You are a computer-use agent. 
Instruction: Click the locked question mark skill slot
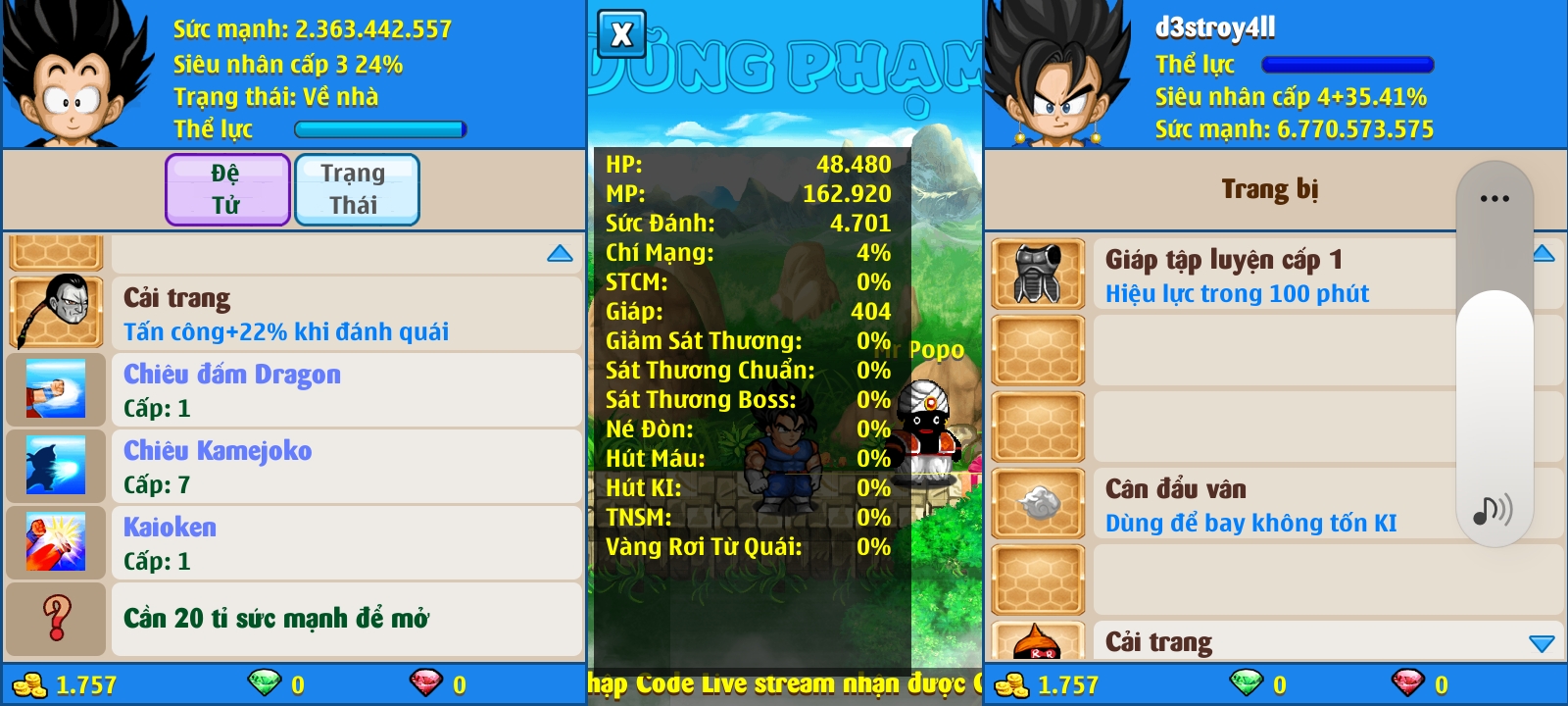pyautogui.click(x=57, y=619)
